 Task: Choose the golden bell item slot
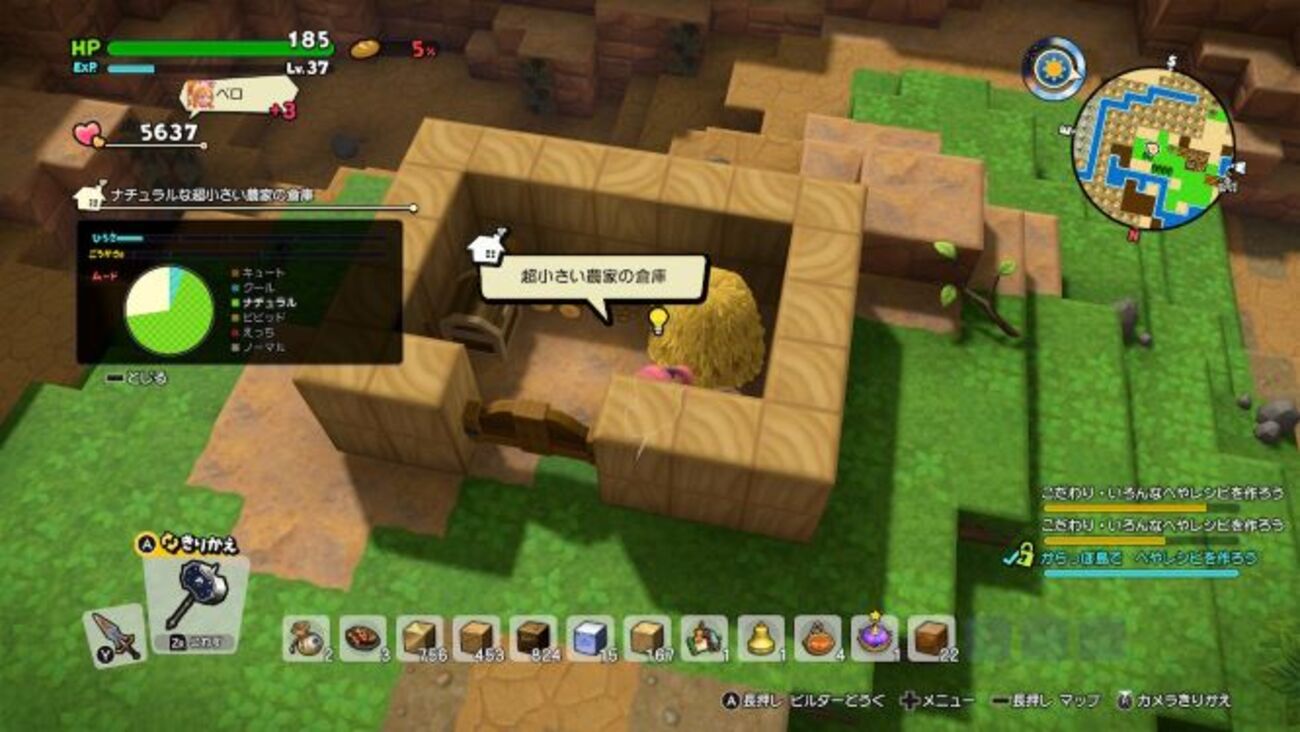pos(761,638)
